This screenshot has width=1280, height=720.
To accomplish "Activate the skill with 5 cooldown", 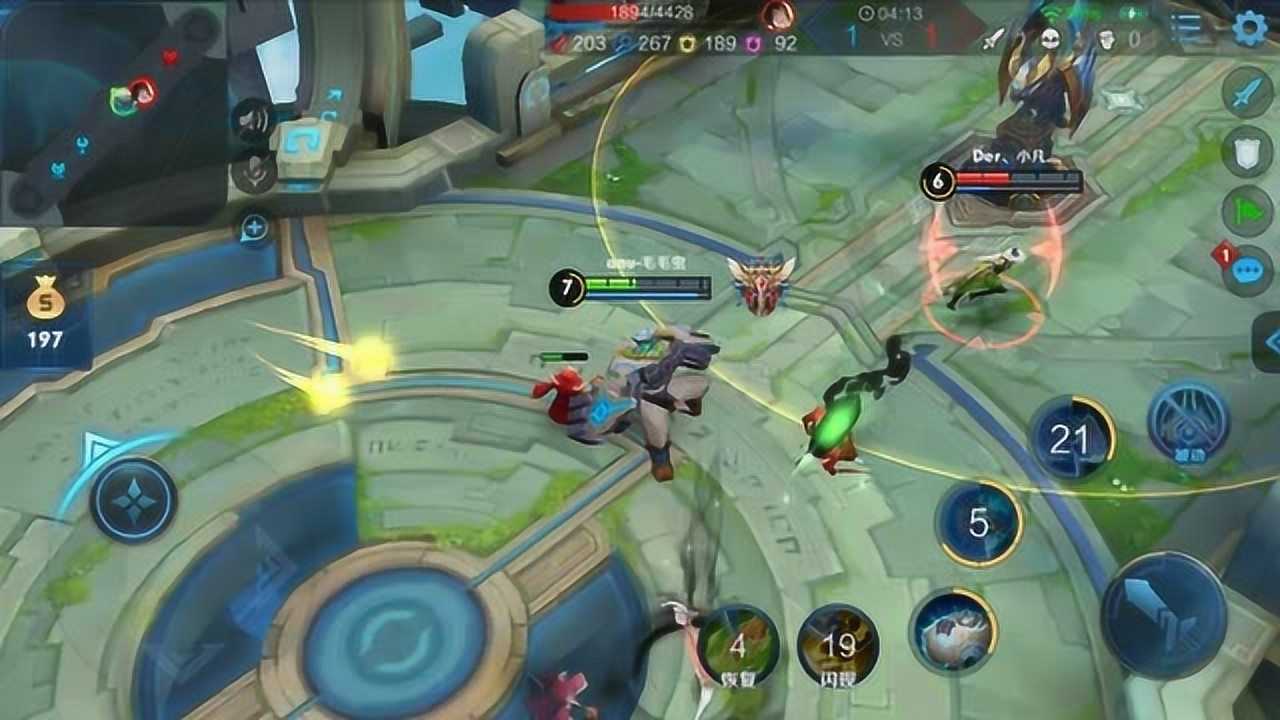I will point(979,522).
